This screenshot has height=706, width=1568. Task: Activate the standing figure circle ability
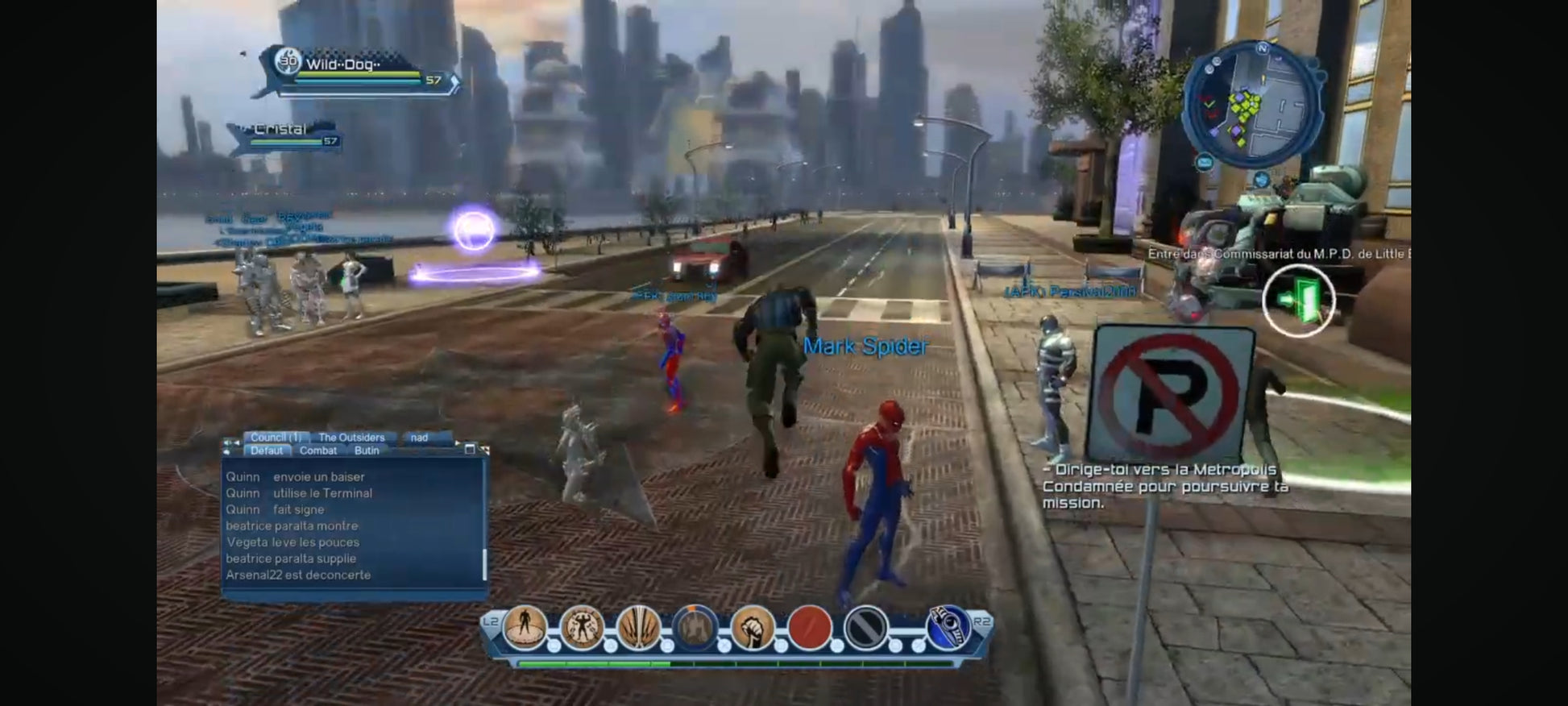click(525, 627)
